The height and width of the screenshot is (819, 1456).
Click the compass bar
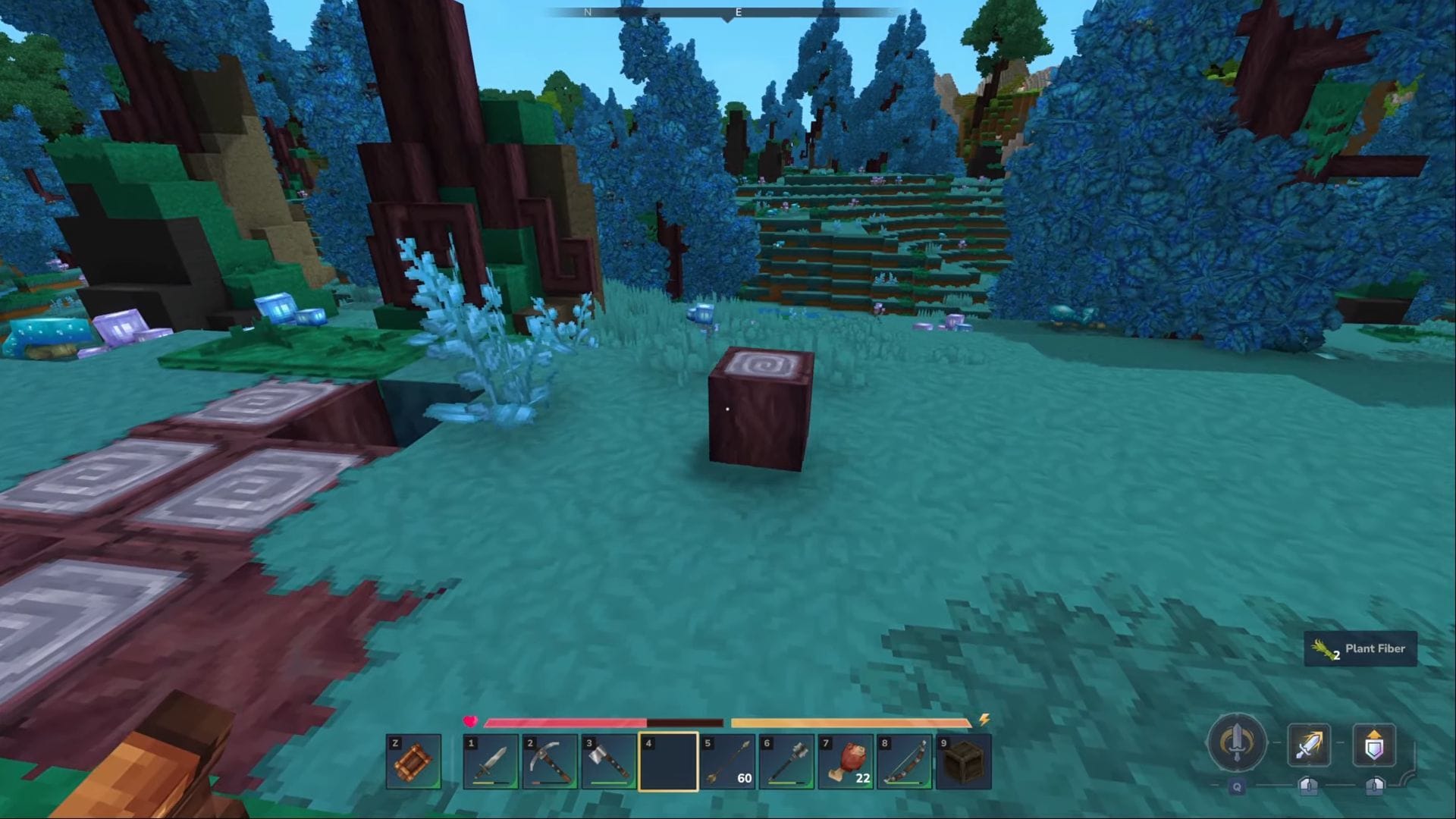tap(728, 13)
